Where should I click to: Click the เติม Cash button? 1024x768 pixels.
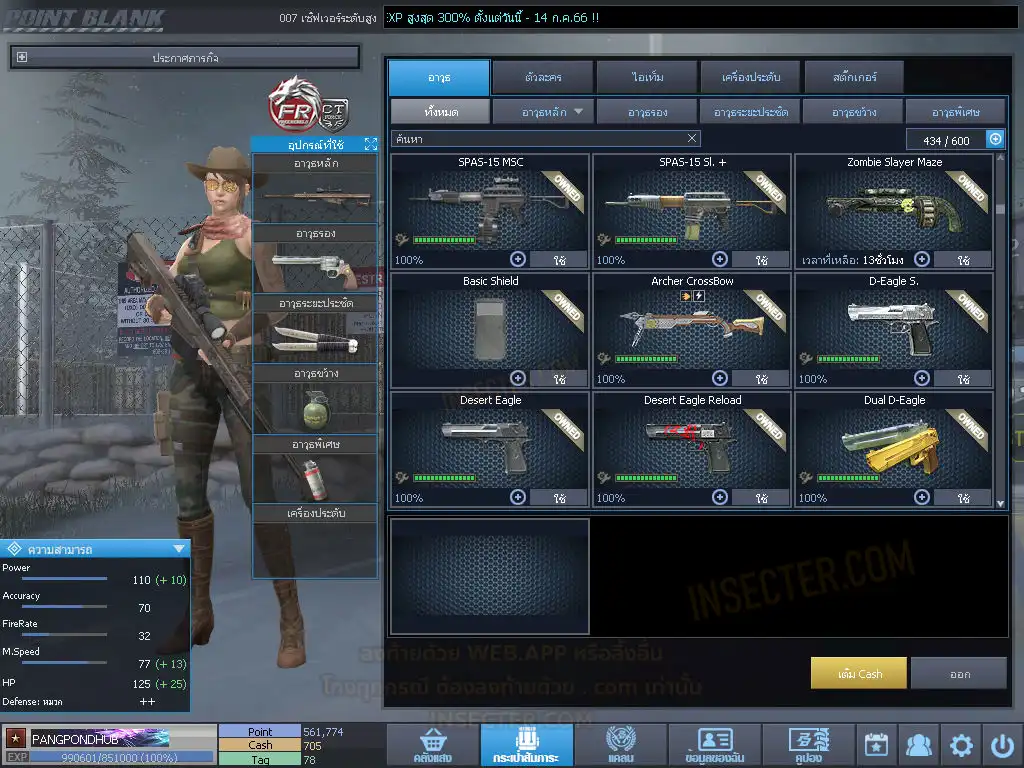[x=859, y=674]
